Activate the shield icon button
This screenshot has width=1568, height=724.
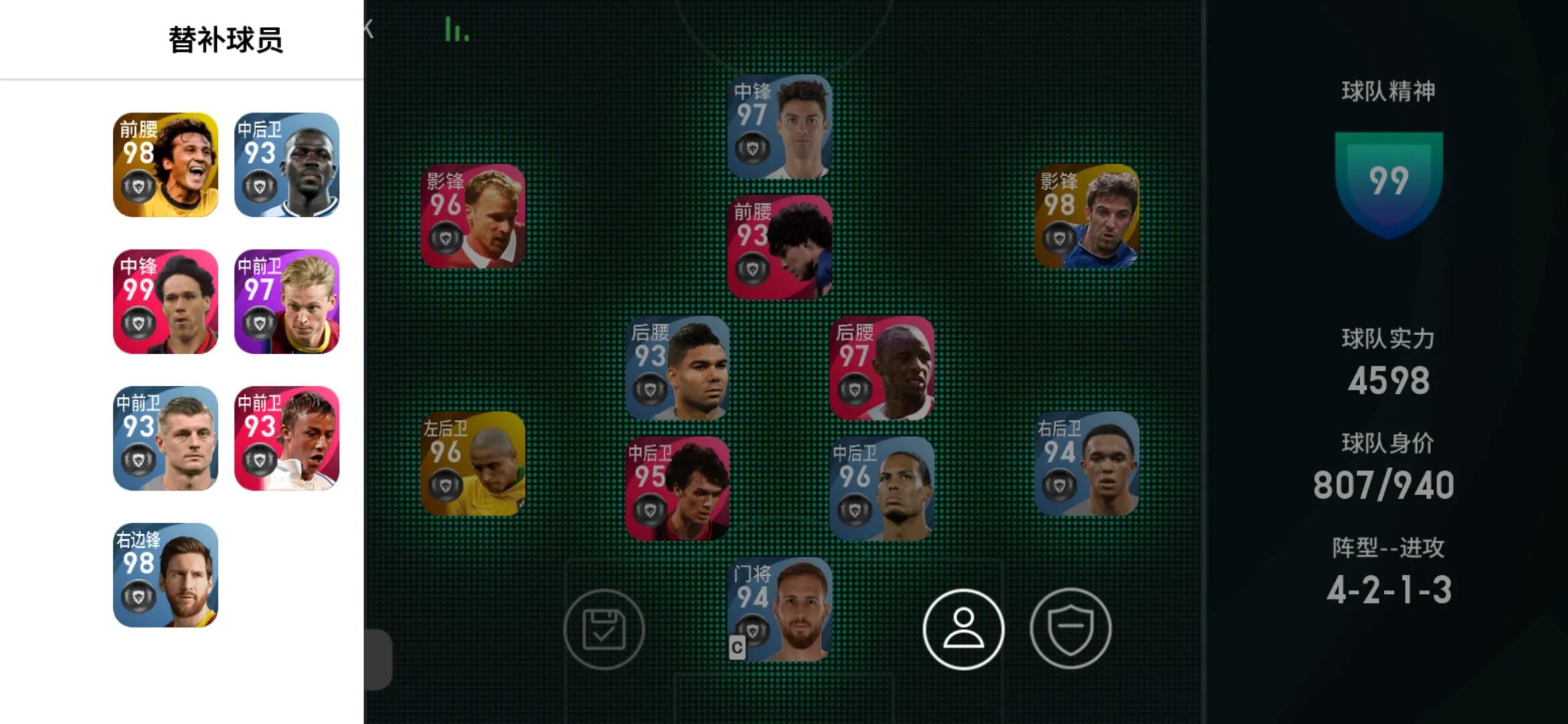[1070, 629]
